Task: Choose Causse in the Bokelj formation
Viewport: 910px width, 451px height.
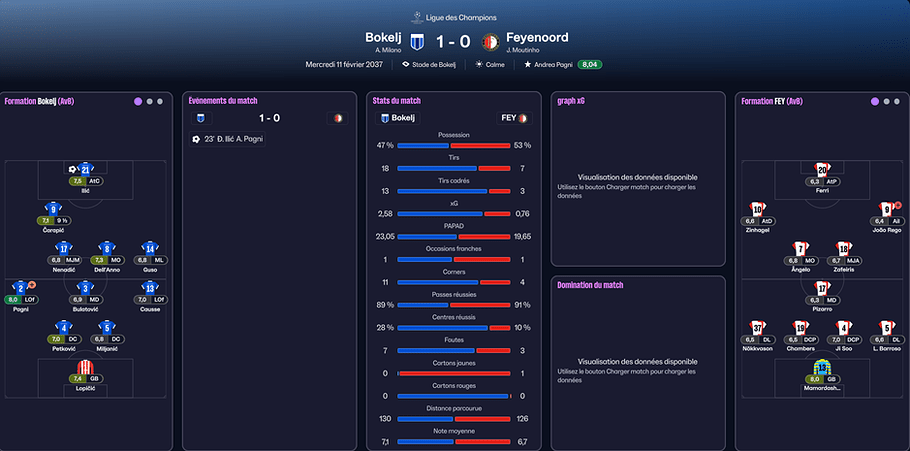Action: point(150,290)
